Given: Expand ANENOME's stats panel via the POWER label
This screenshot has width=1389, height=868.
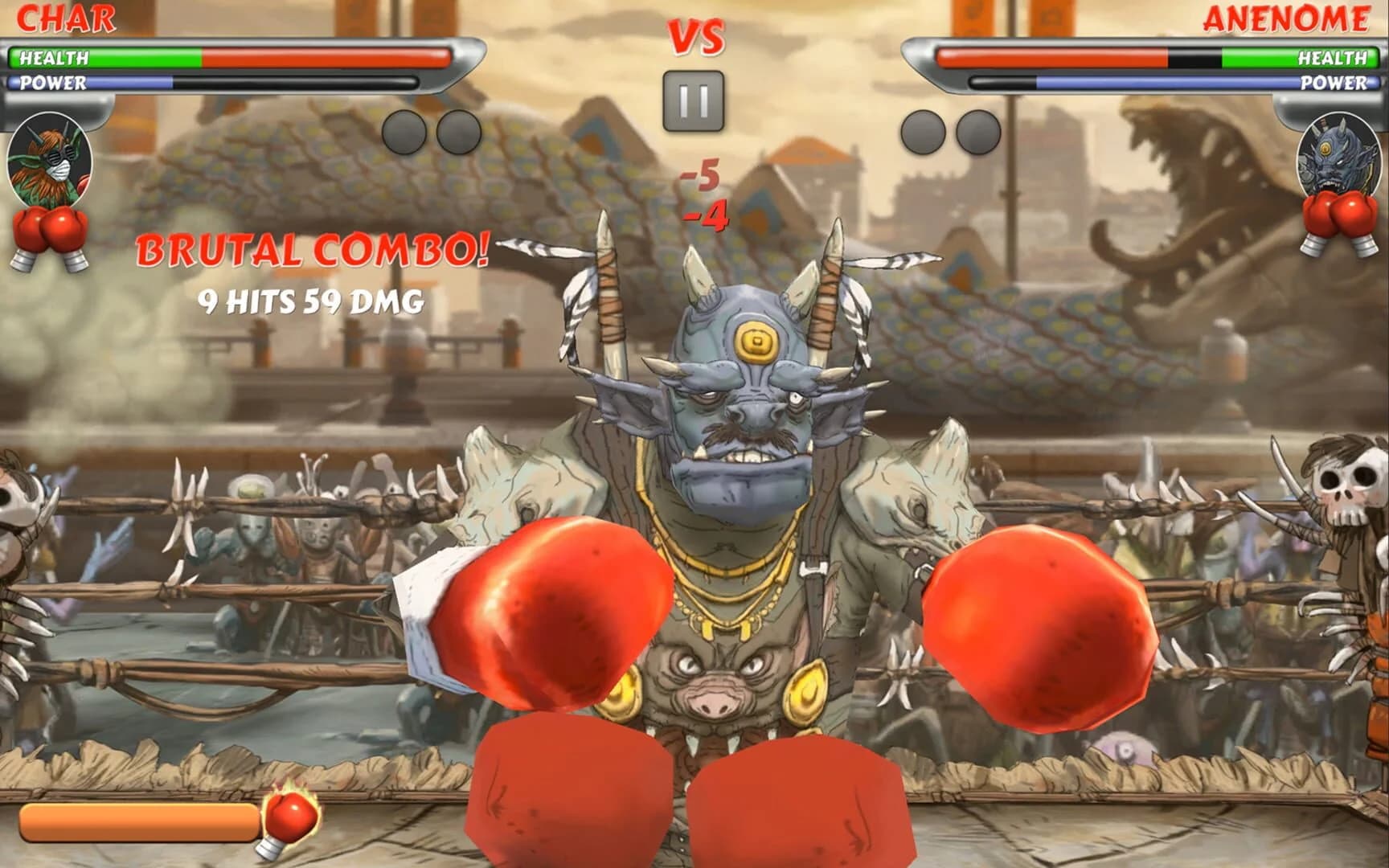Looking at the screenshot, I should (1338, 82).
